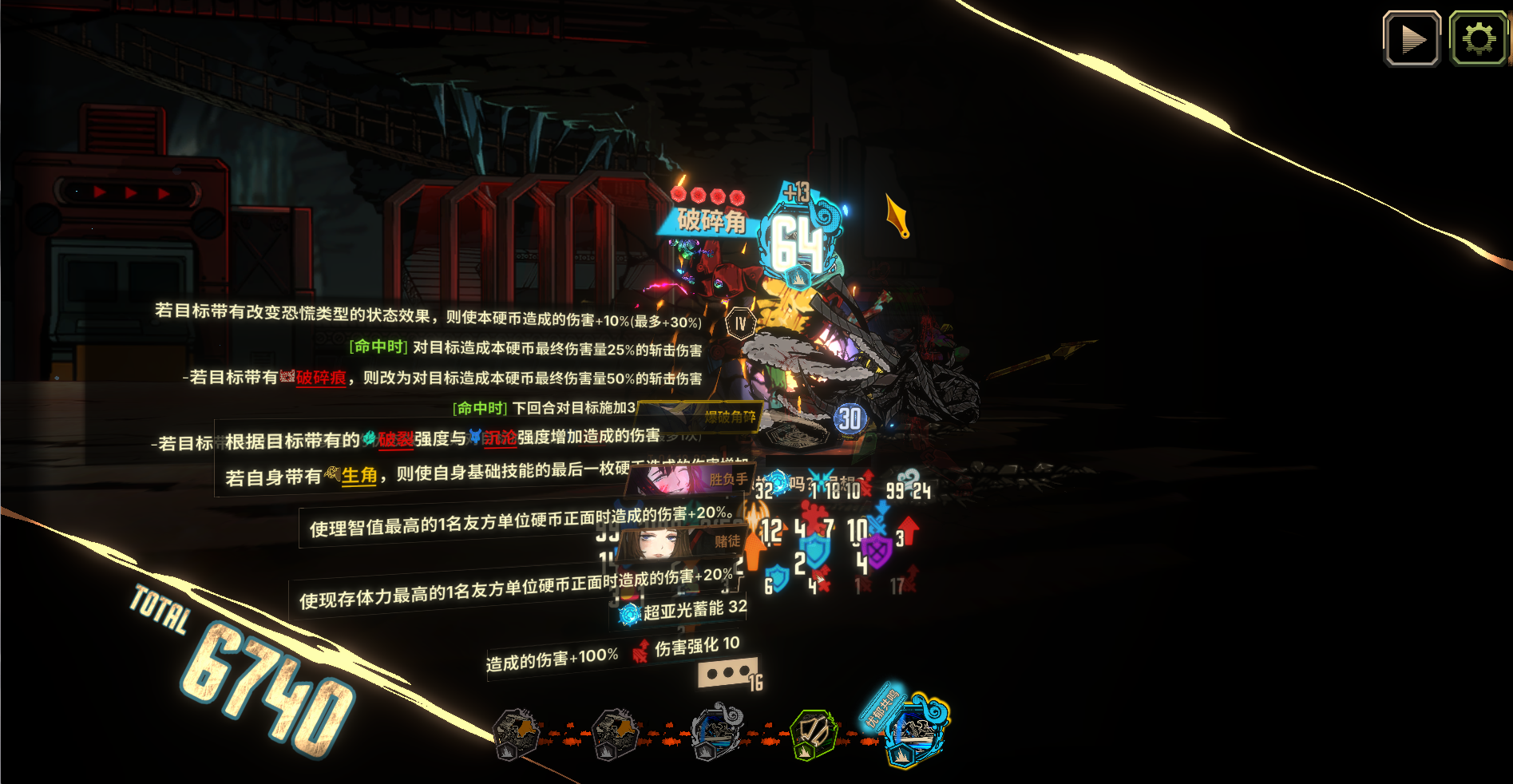Click the play speed arrow button
Viewport: 1513px width, 784px height.
tap(1412, 38)
